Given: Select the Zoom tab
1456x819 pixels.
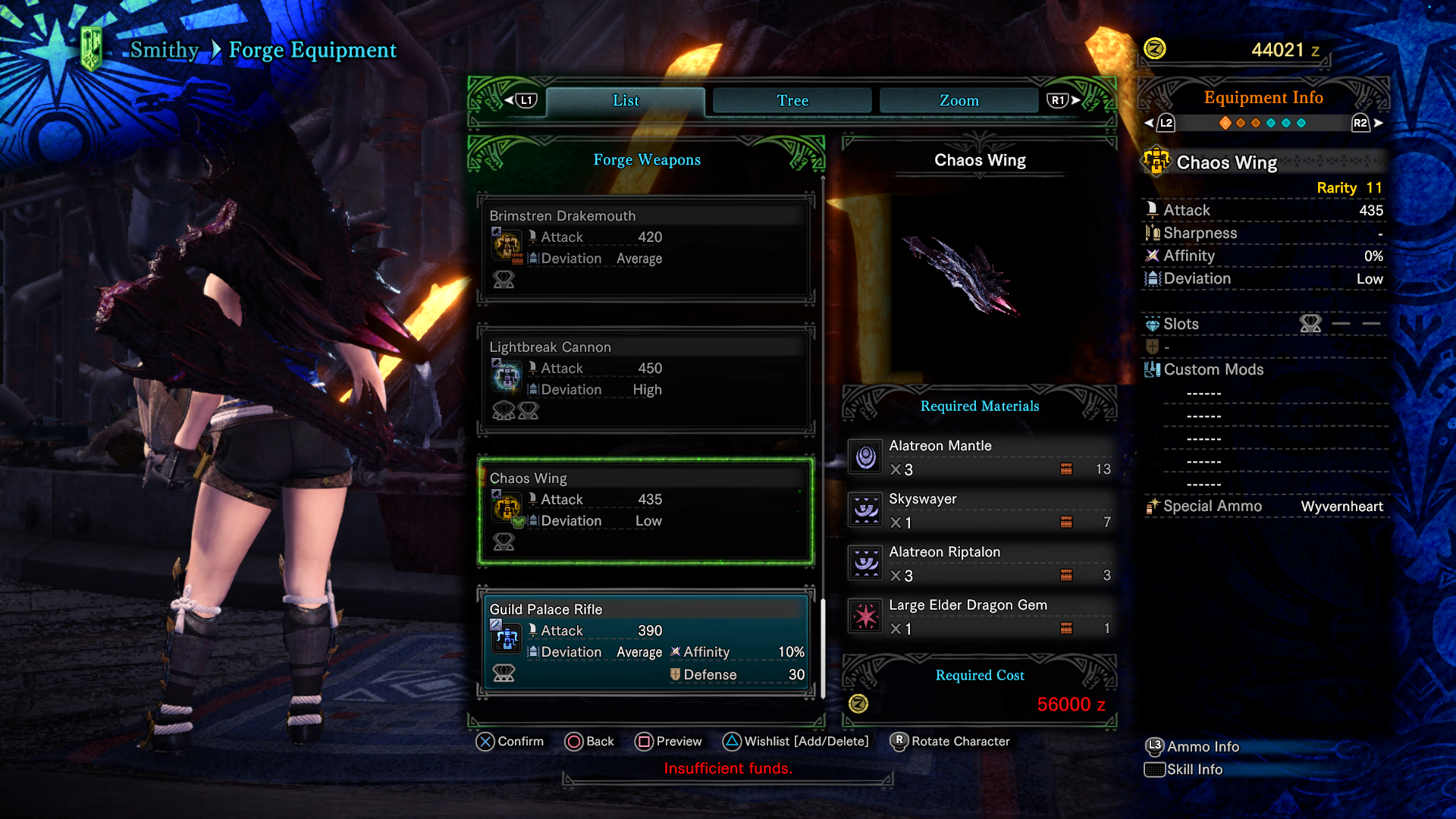Looking at the screenshot, I should coord(959,101).
